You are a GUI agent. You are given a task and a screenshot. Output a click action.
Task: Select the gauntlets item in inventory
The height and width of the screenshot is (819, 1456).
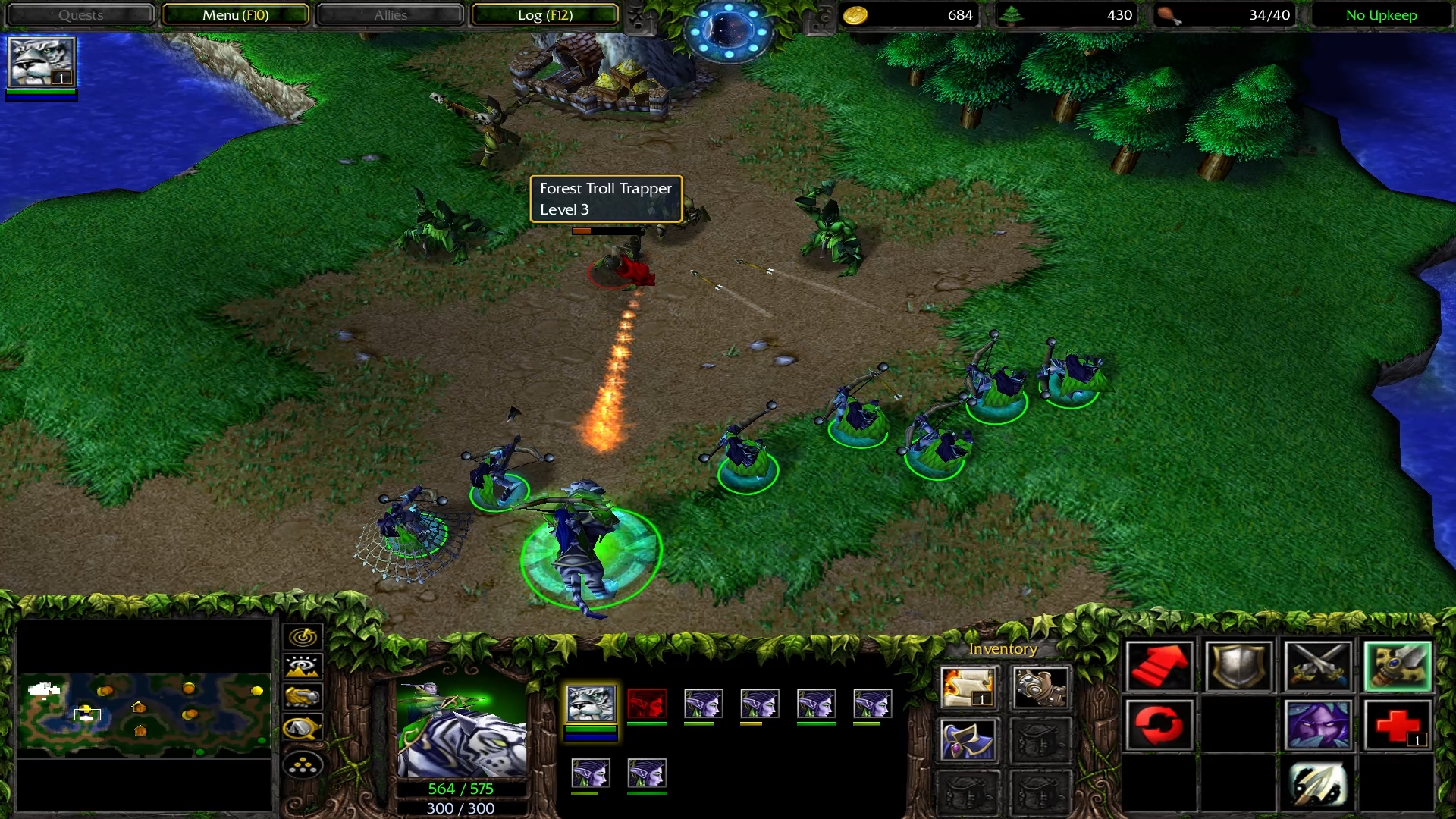1040,687
